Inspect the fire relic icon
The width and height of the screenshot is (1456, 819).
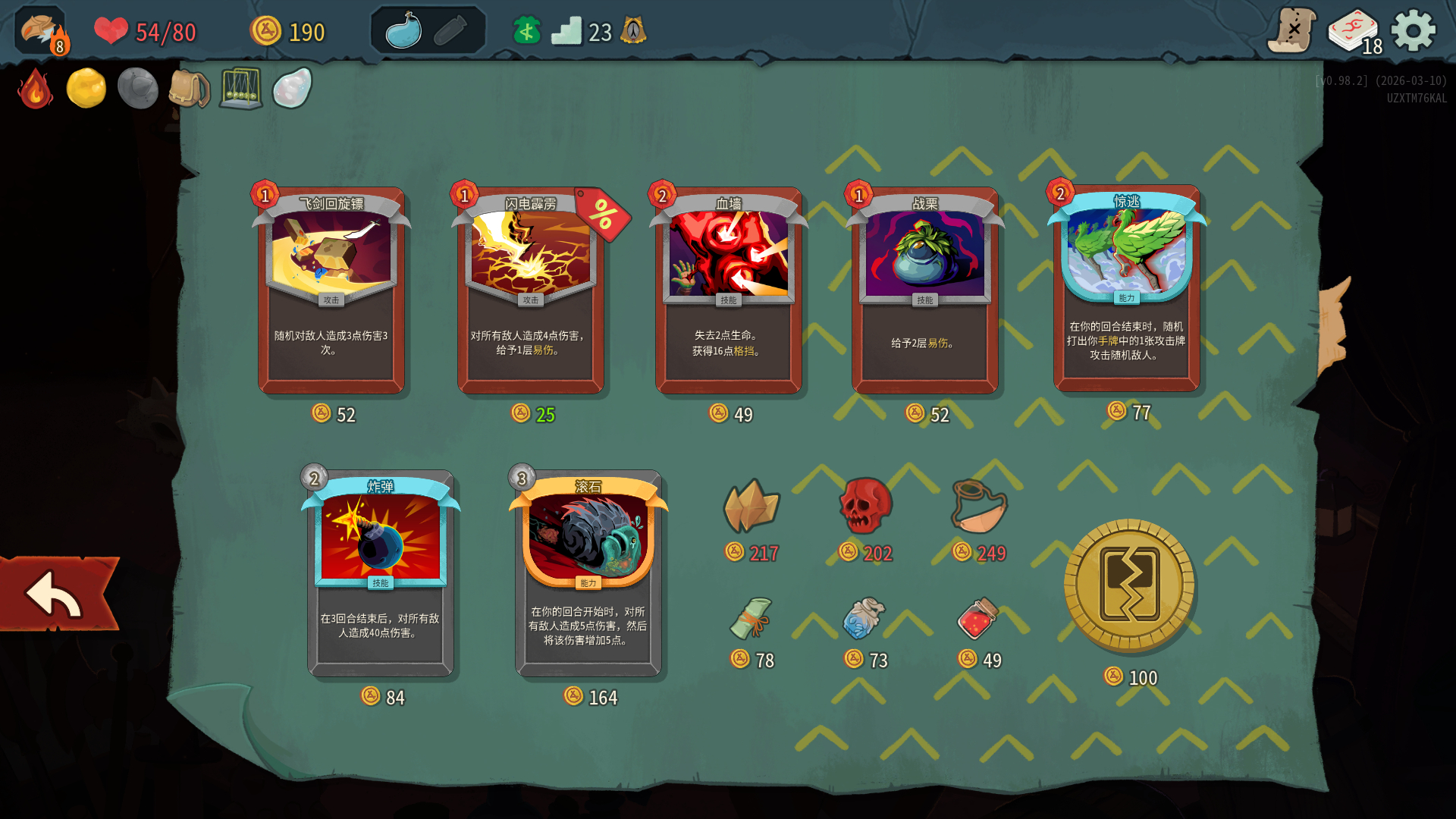(35, 89)
